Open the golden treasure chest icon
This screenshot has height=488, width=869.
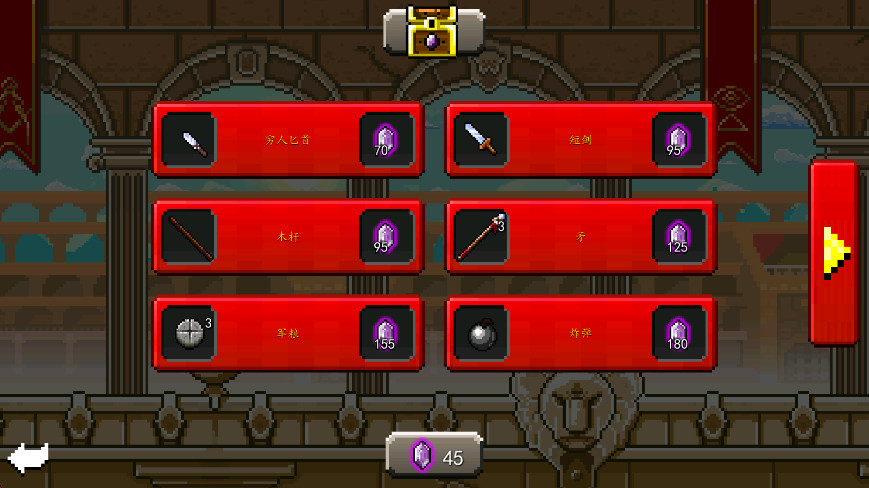pos(433,30)
